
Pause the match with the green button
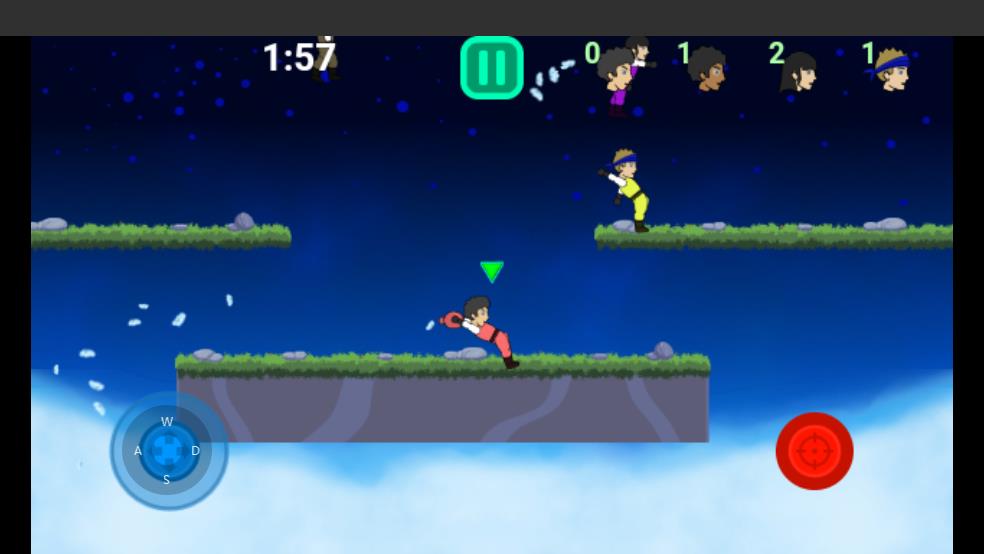(492, 68)
